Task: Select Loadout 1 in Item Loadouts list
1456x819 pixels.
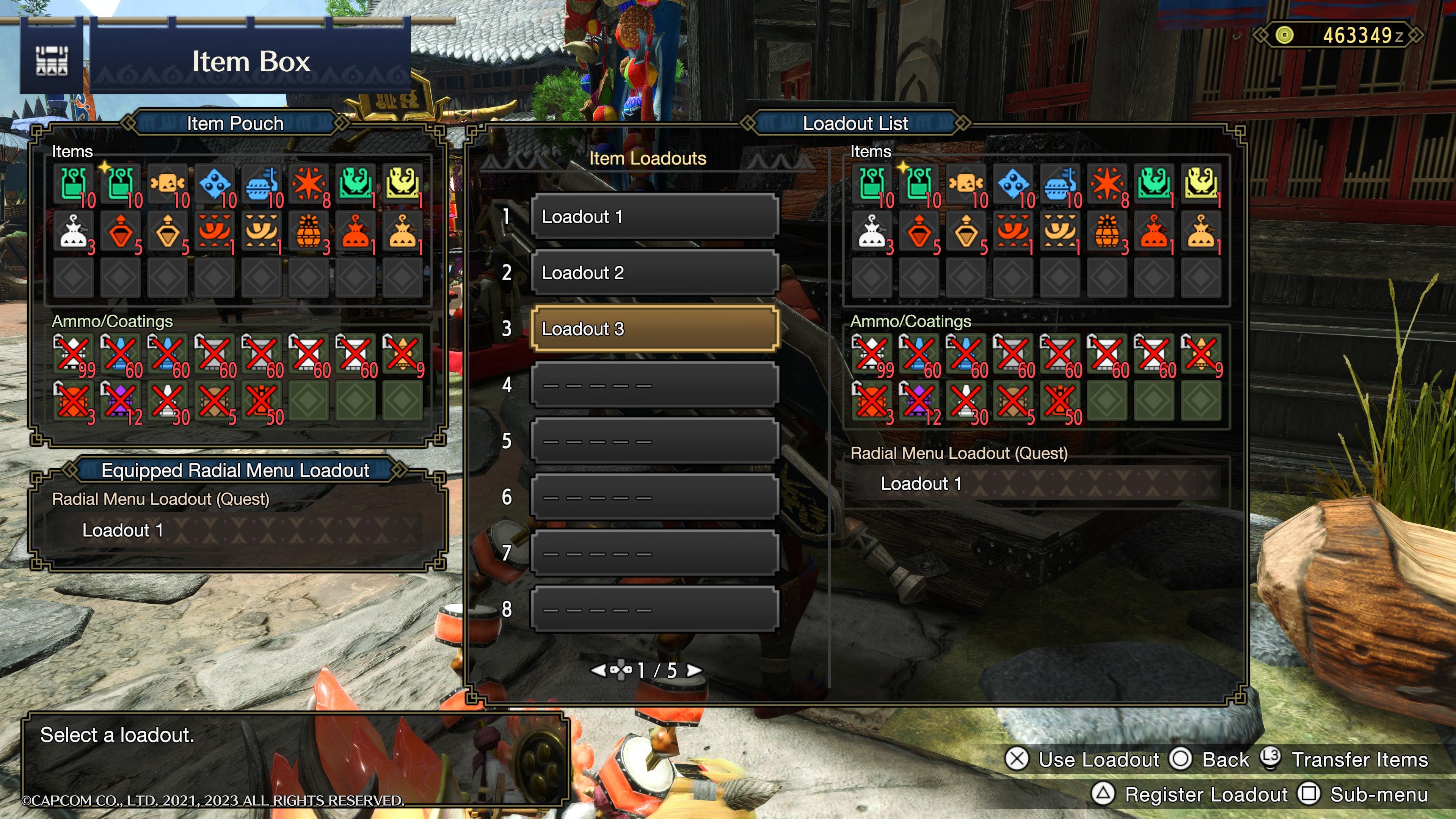Action: (654, 217)
